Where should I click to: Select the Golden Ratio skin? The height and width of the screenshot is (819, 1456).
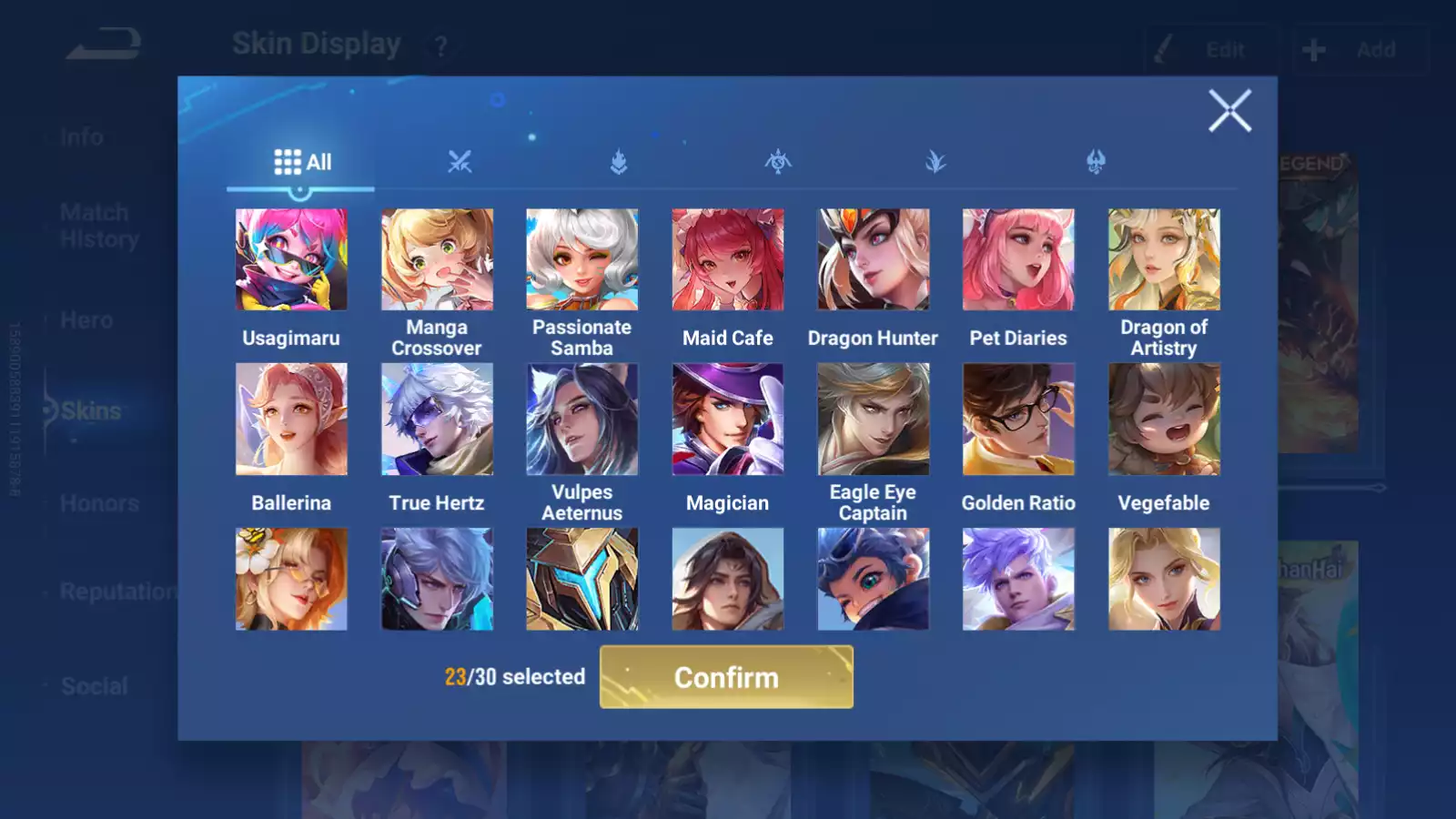click(1018, 420)
